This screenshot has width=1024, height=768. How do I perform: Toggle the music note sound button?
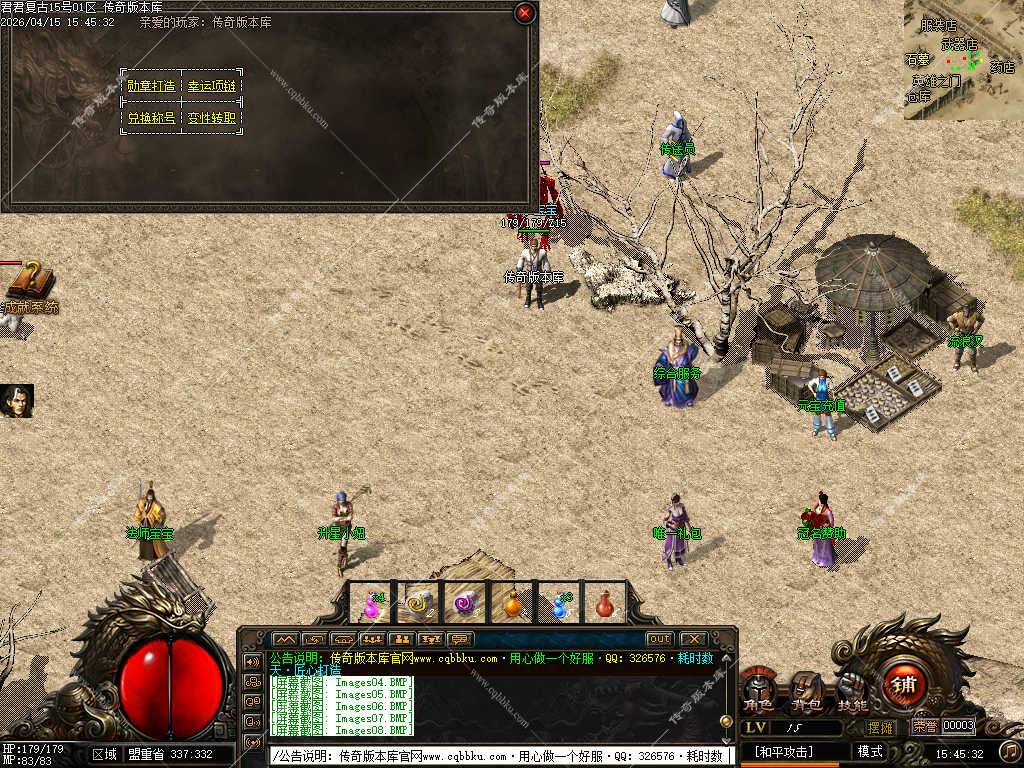coord(1010,750)
